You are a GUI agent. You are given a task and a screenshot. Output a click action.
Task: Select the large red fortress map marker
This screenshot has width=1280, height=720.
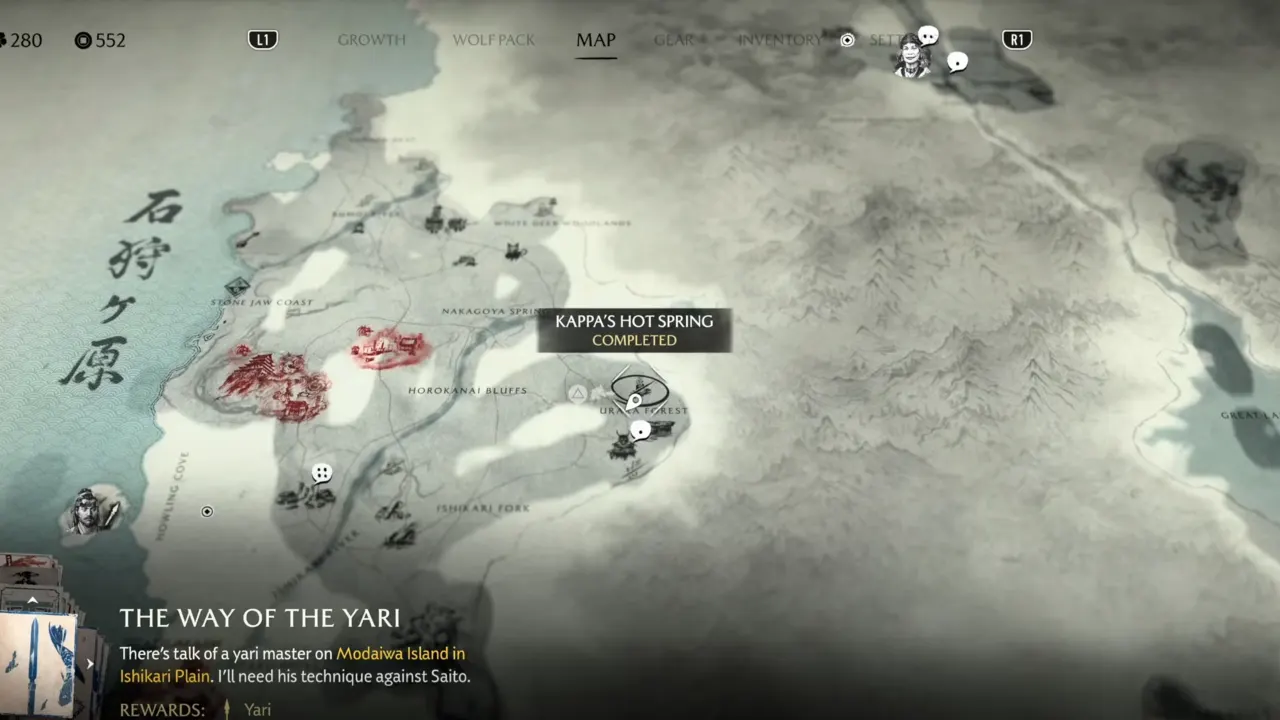coord(272,383)
